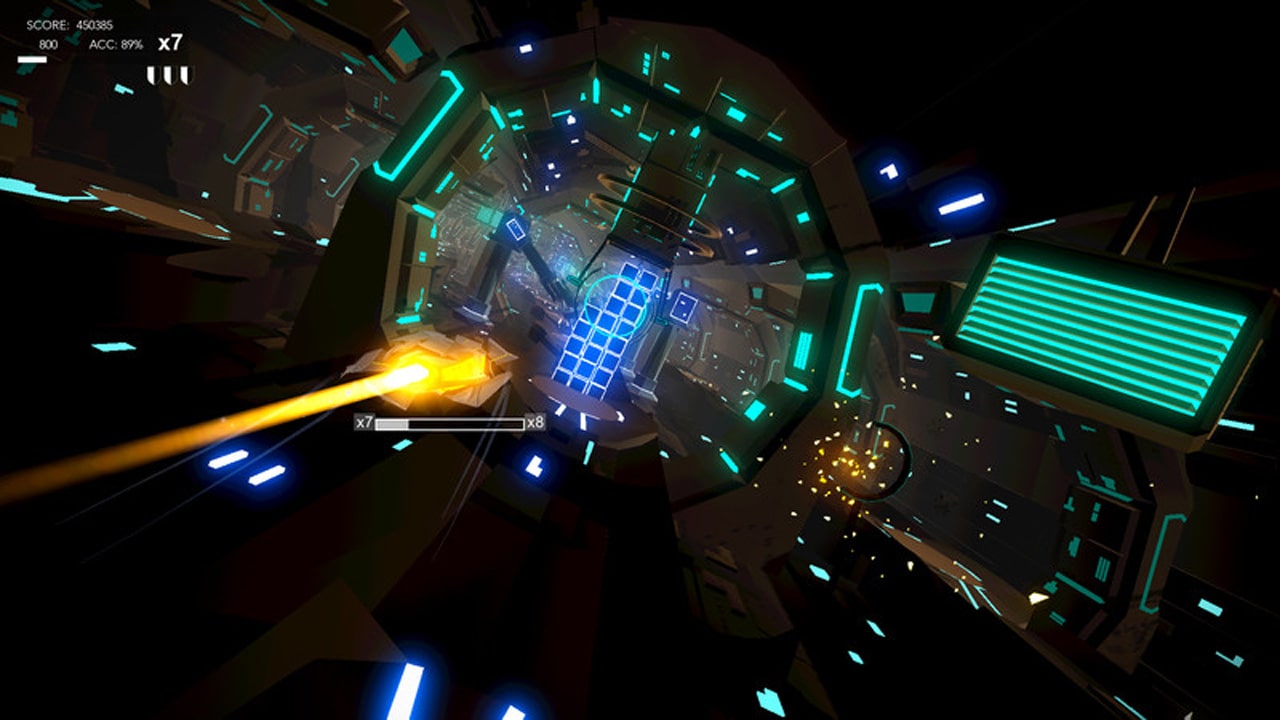Image resolution: width=1280 pixels, height=720 pixels.
Task: Click the white health bar under the score
Action: (30, 58)
